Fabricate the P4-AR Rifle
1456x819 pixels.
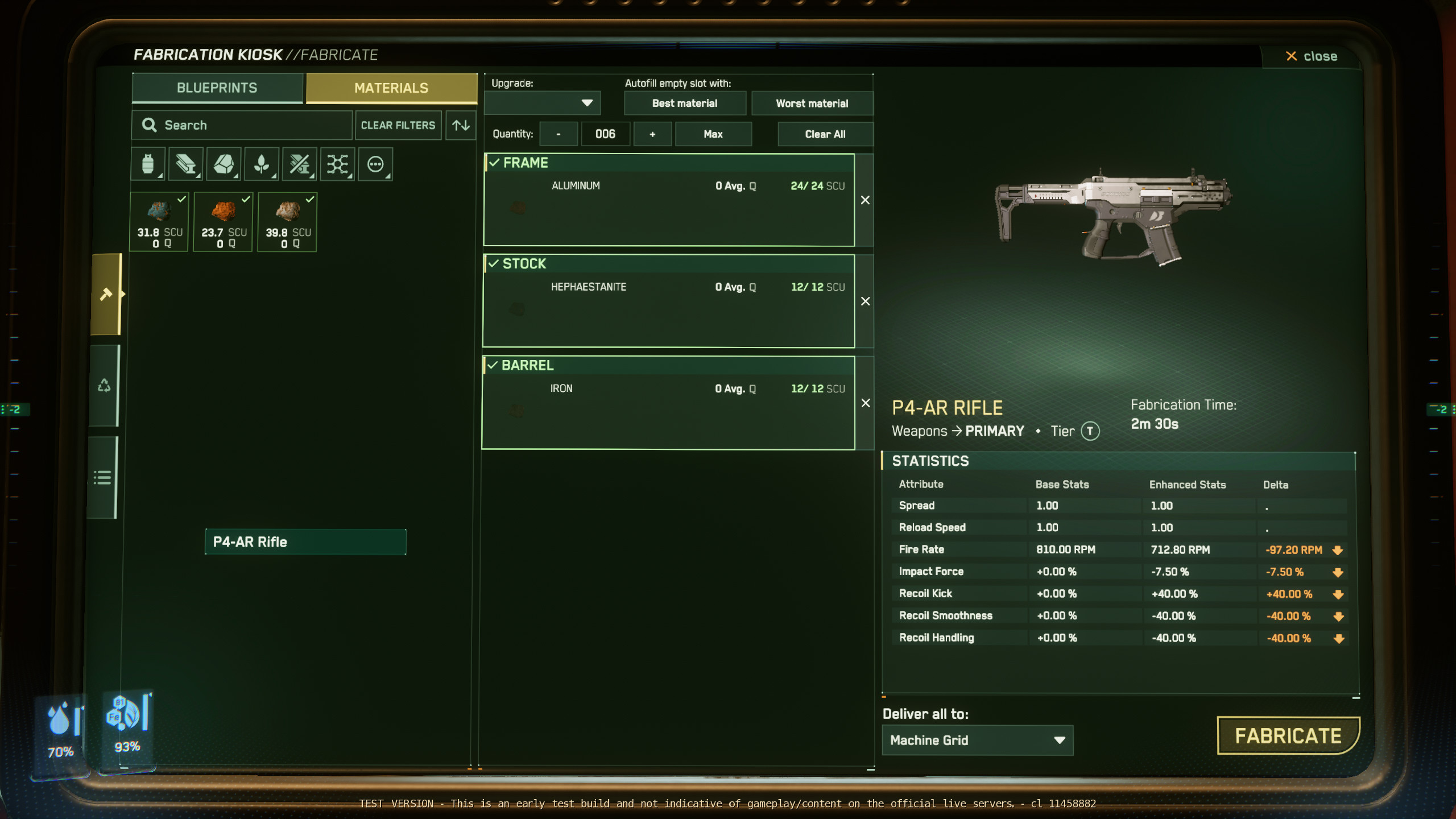coord(1288,736)
